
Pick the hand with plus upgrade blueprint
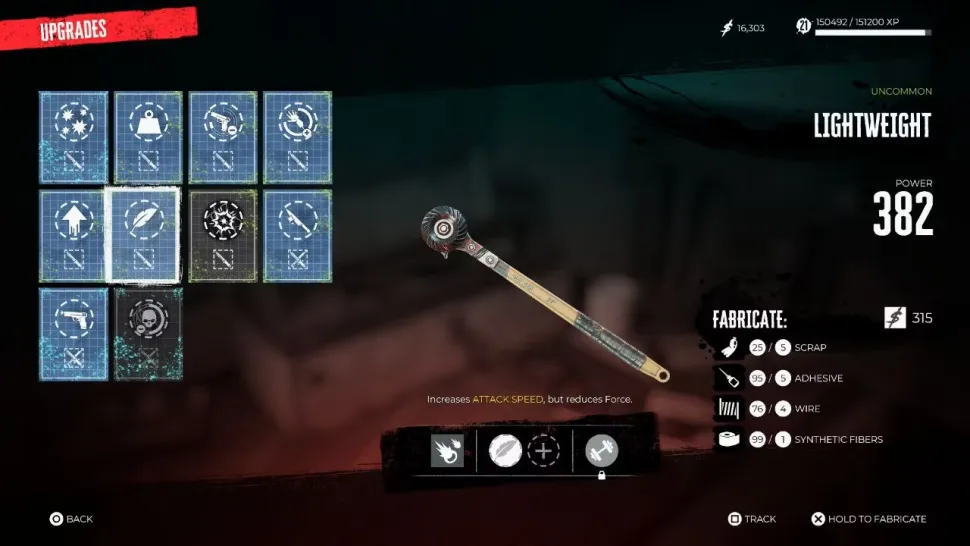click(297, 138)
